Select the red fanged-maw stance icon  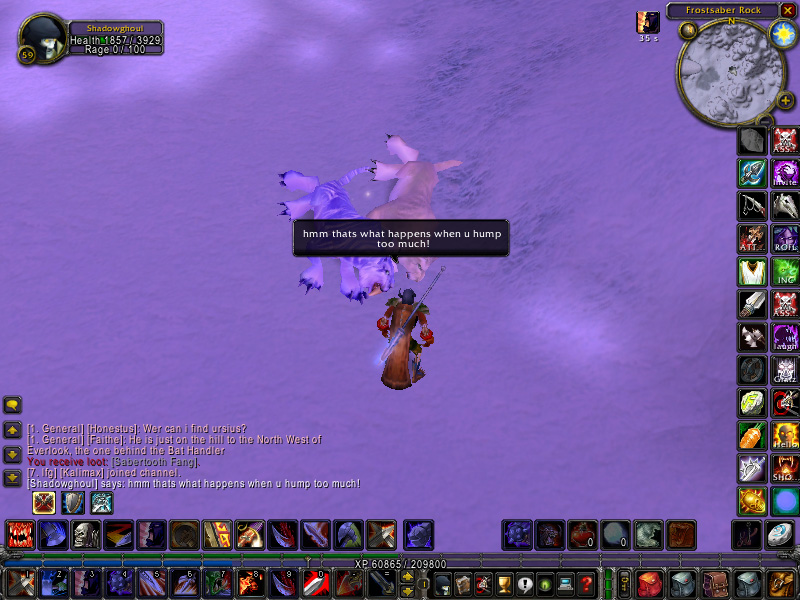click(x=20, y=534)
